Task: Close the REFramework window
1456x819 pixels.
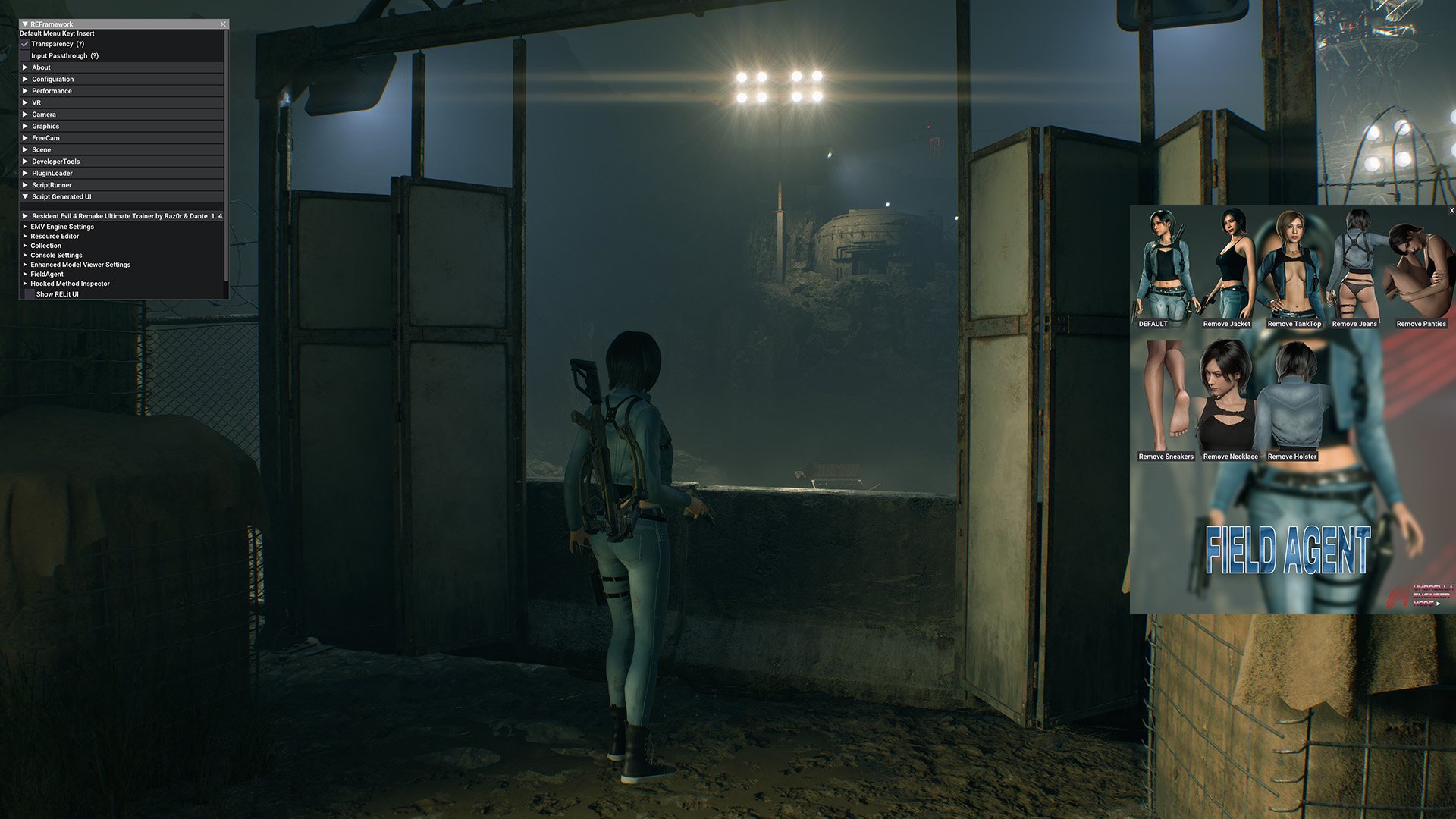Action: (x=223, y=24)
